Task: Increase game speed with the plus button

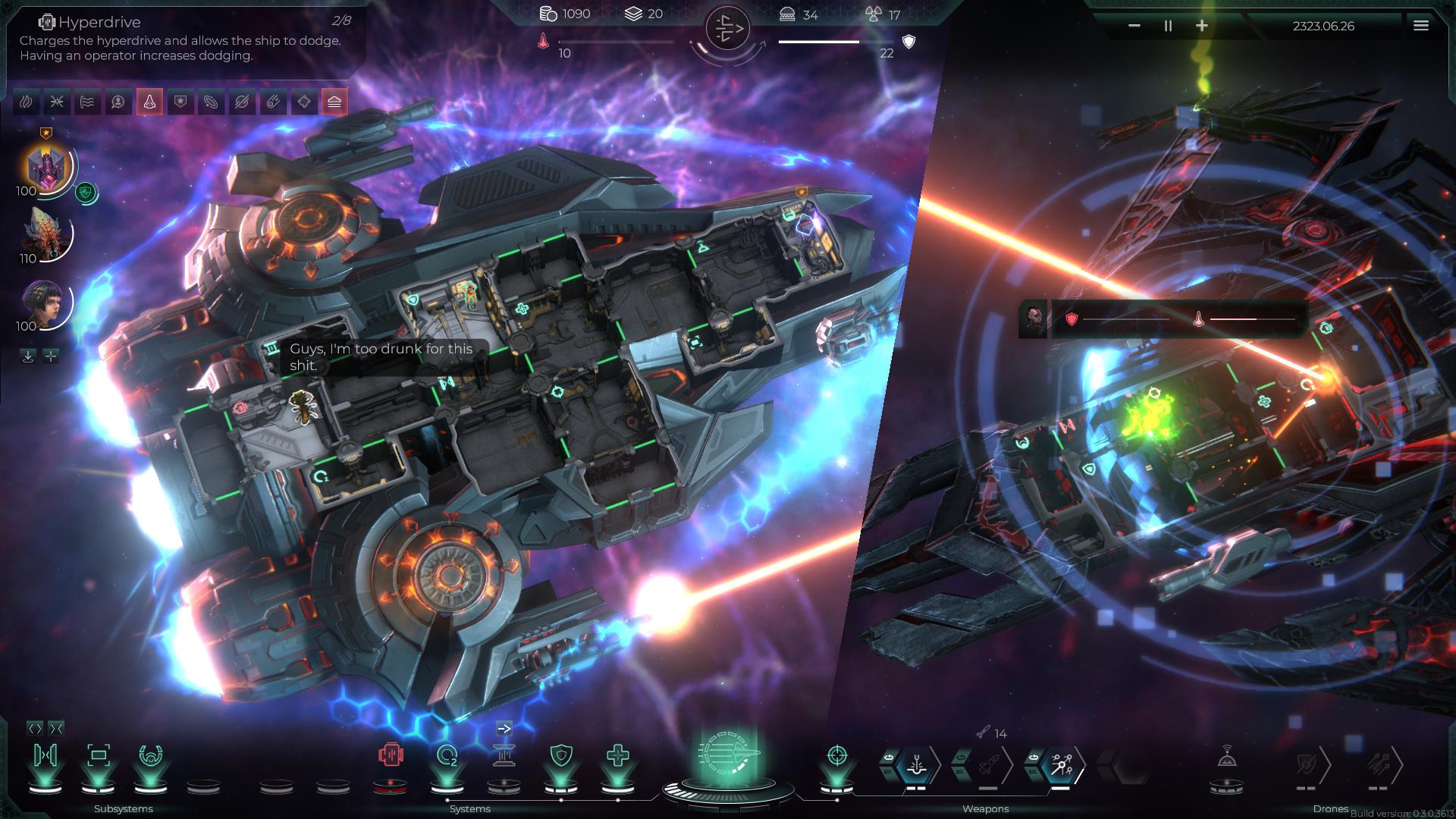Action: (1202, 25)
